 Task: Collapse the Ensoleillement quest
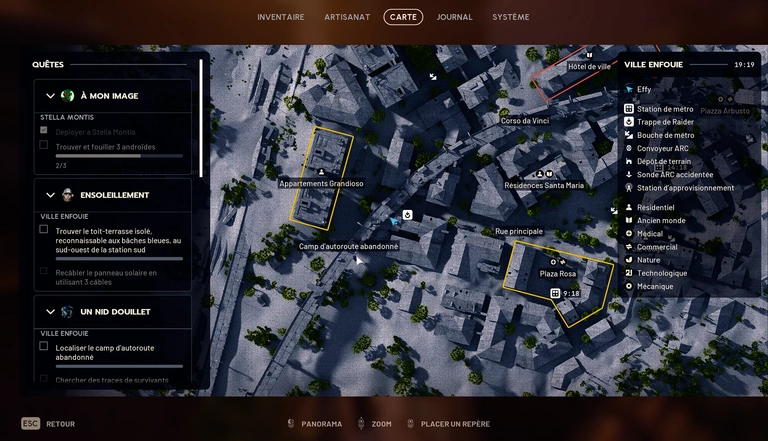[51, 195]
